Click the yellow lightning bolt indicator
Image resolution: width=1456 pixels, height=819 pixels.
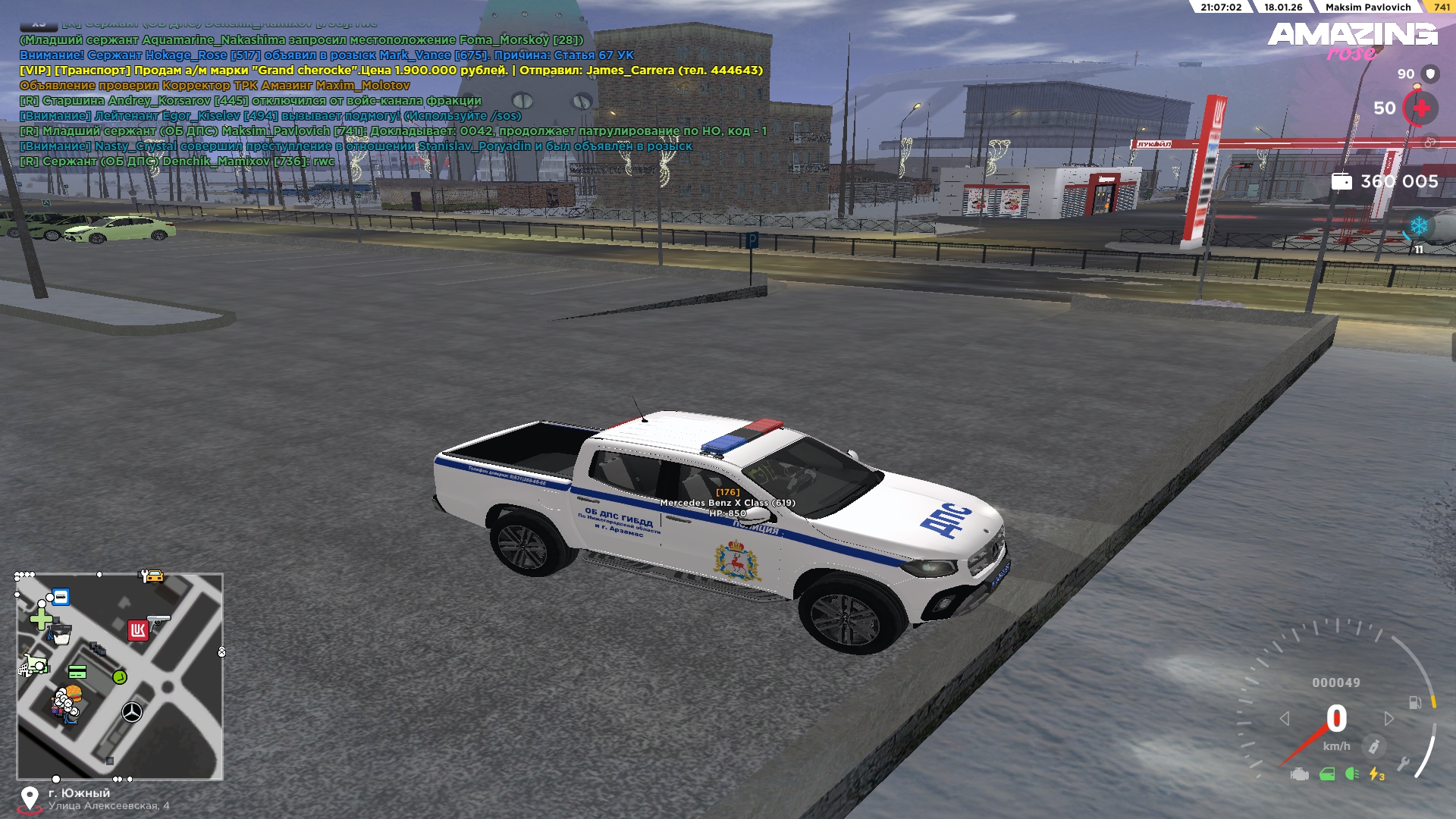pyautogui.click(x=1376, y=774)
